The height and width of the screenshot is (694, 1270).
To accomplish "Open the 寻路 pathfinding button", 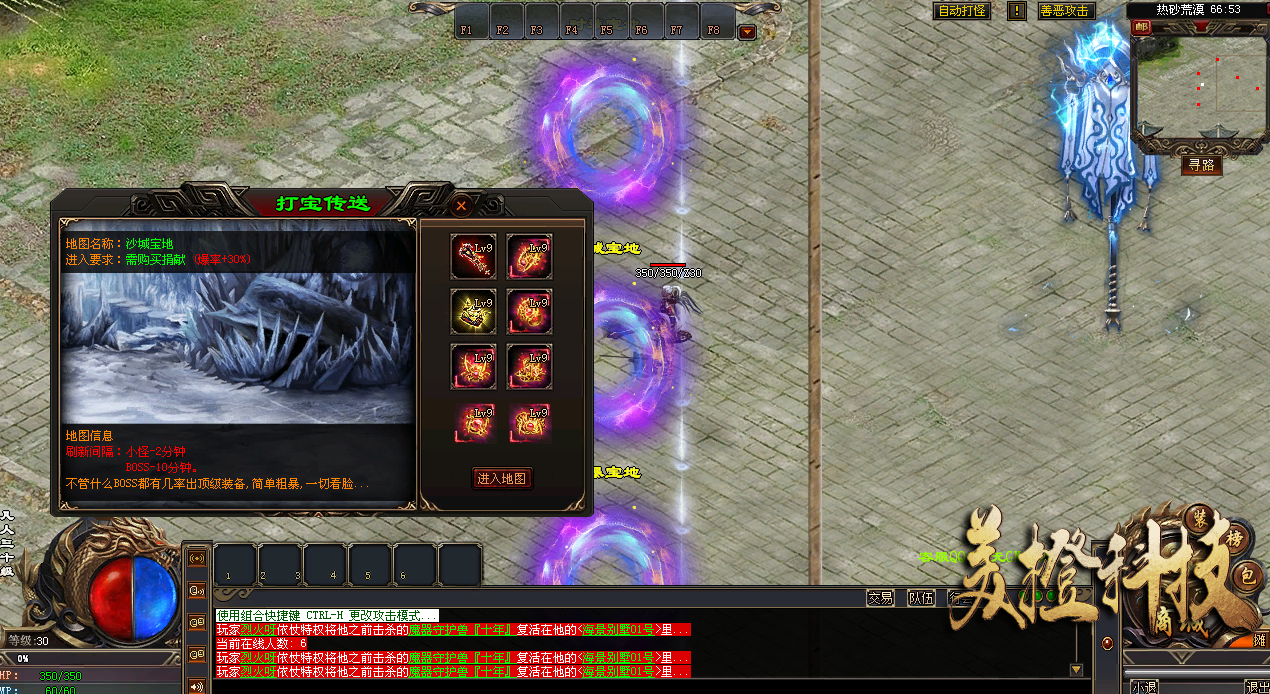I will [1201, 165].
